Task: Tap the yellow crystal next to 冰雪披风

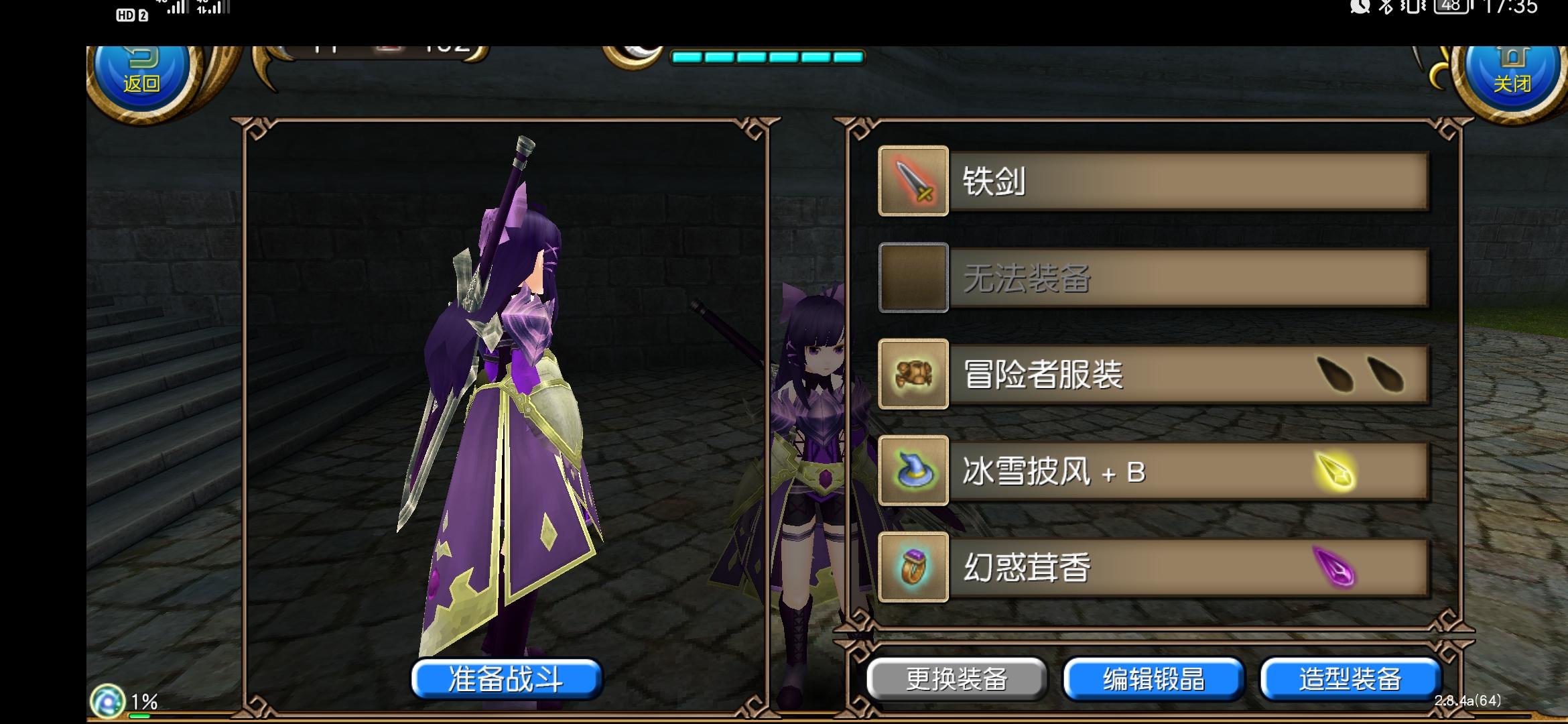Action: [1333, 471]
